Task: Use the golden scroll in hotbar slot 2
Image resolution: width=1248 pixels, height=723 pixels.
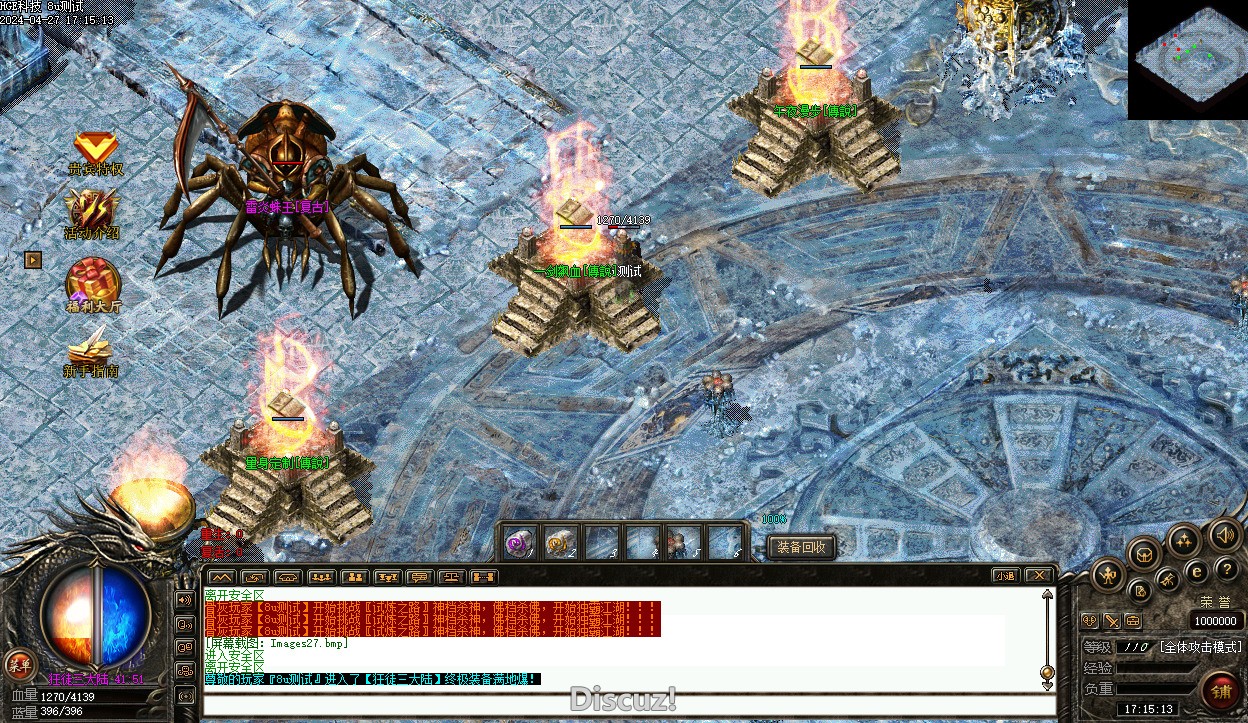Action: [x=559, y=543]
